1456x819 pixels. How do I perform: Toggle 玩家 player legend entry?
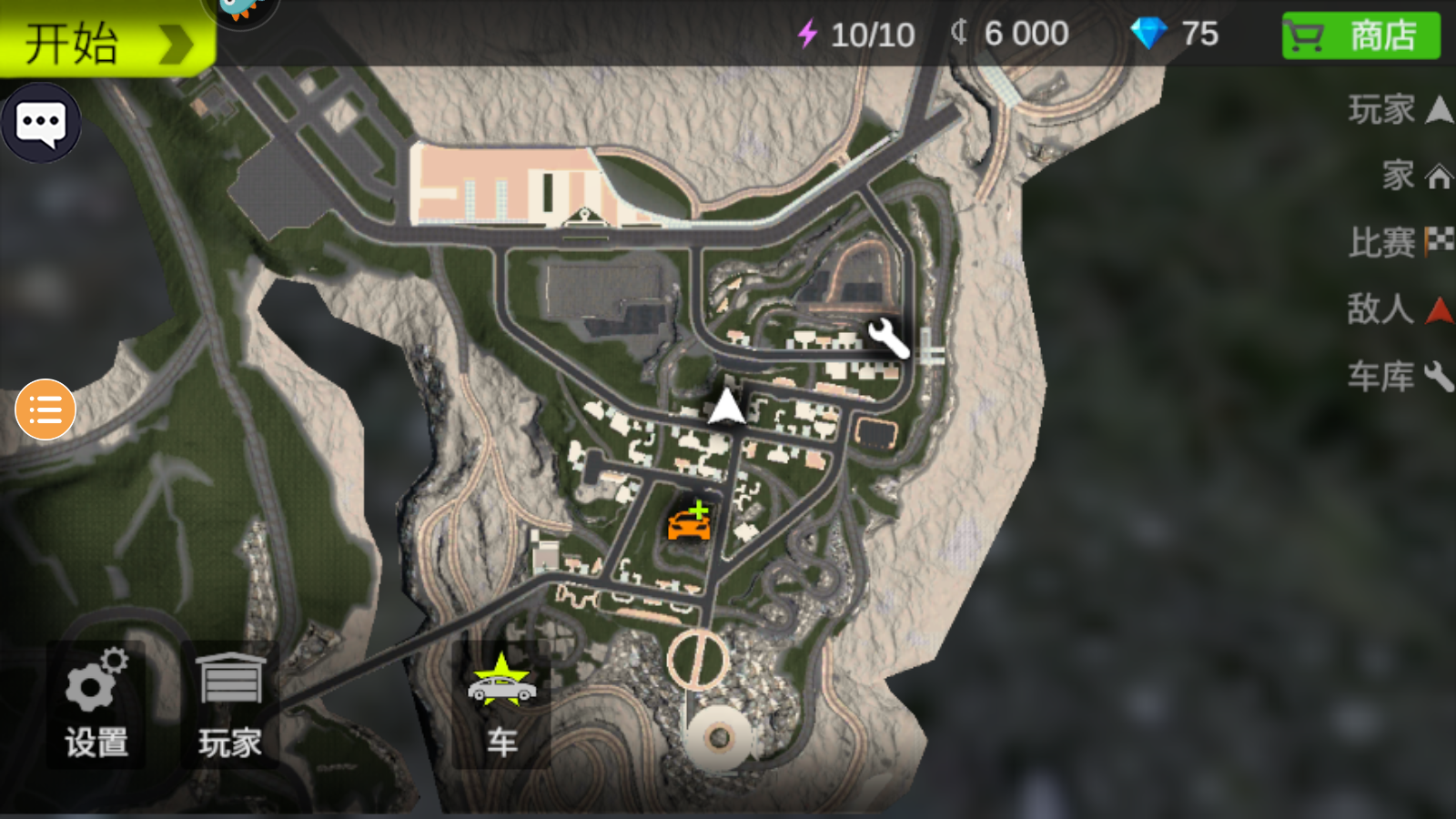click(x=1400, y=109)
